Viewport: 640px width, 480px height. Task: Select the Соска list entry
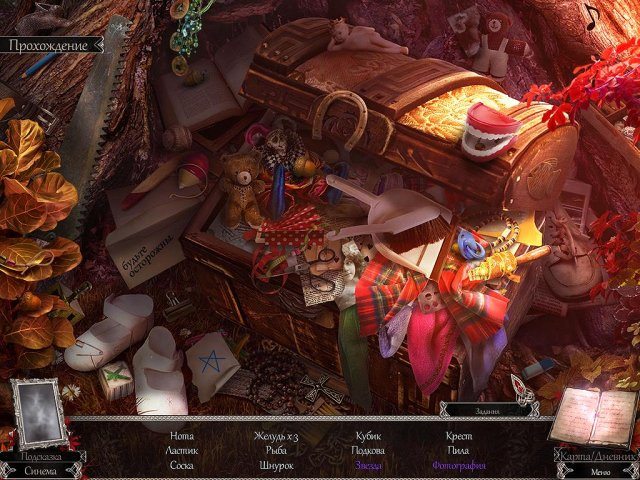click(x=182, y=466)
